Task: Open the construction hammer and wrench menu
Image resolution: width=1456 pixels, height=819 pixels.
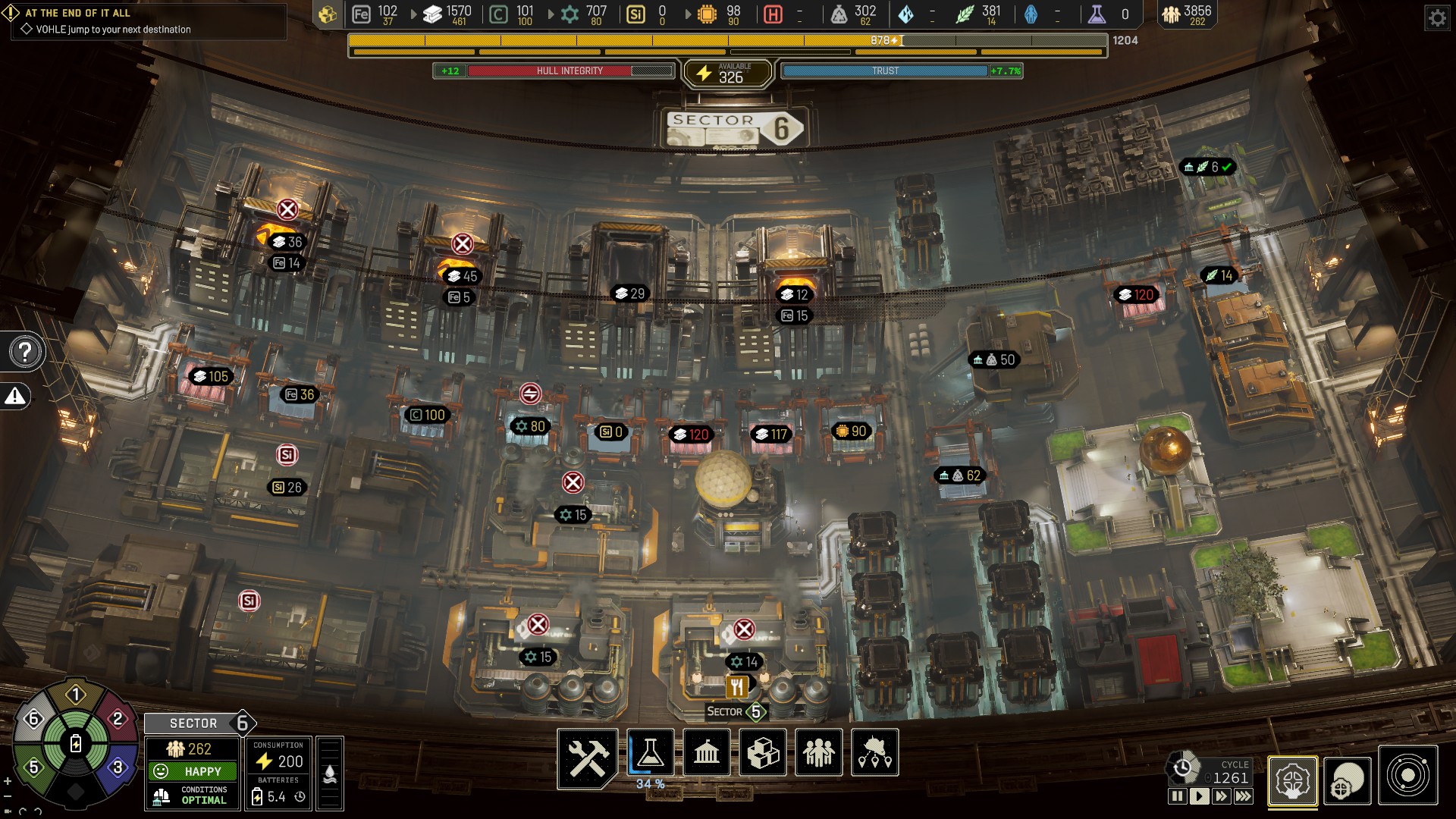Action: click(x=588, y=753)
